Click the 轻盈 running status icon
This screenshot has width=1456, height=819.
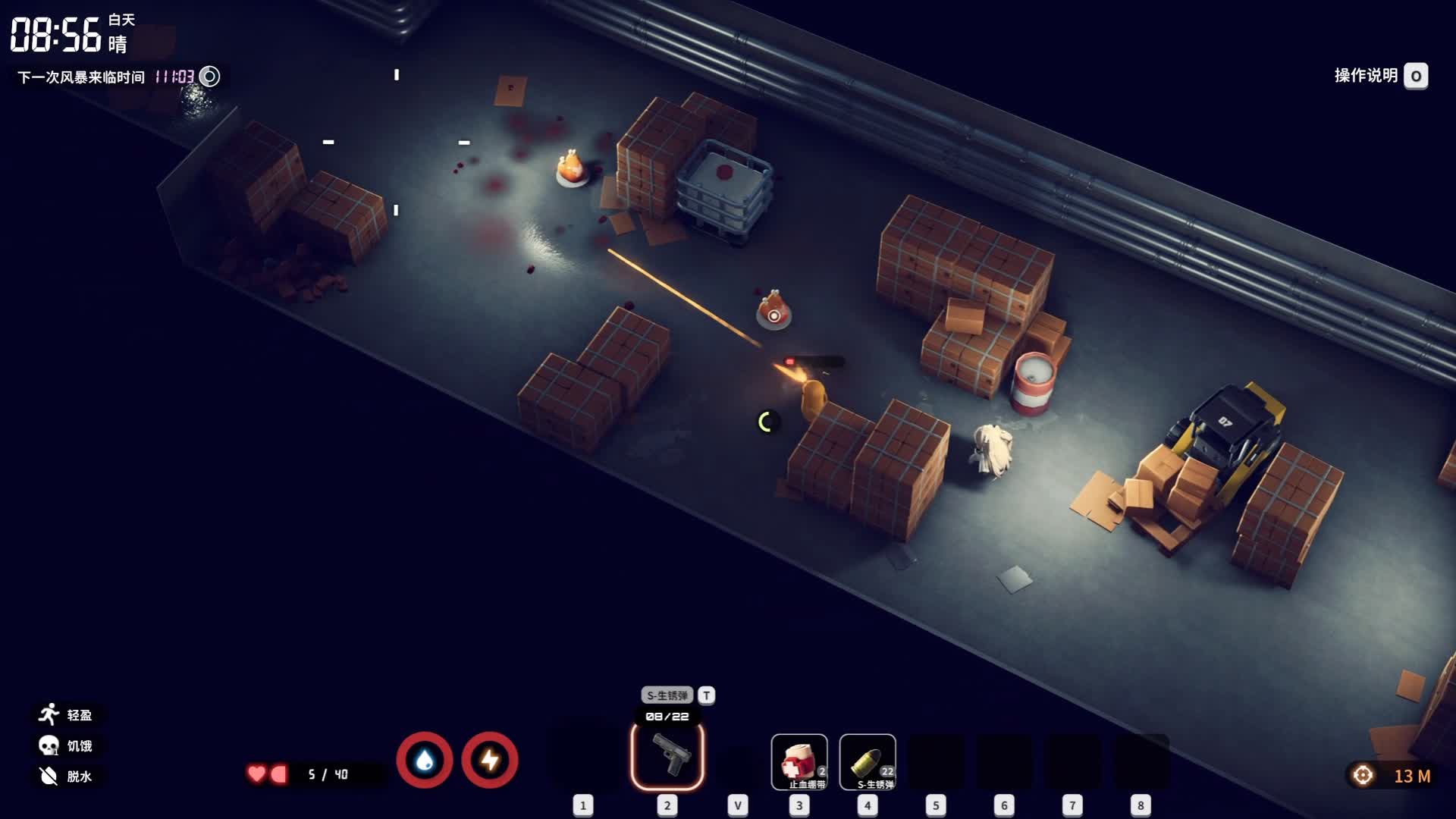pyautogui.click(x=49, y=714)
